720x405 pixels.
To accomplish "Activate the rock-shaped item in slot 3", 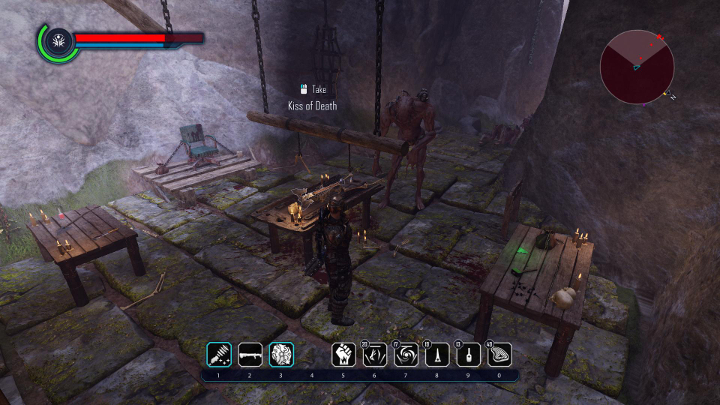I will pyautogui.click(x=281, y=354).
